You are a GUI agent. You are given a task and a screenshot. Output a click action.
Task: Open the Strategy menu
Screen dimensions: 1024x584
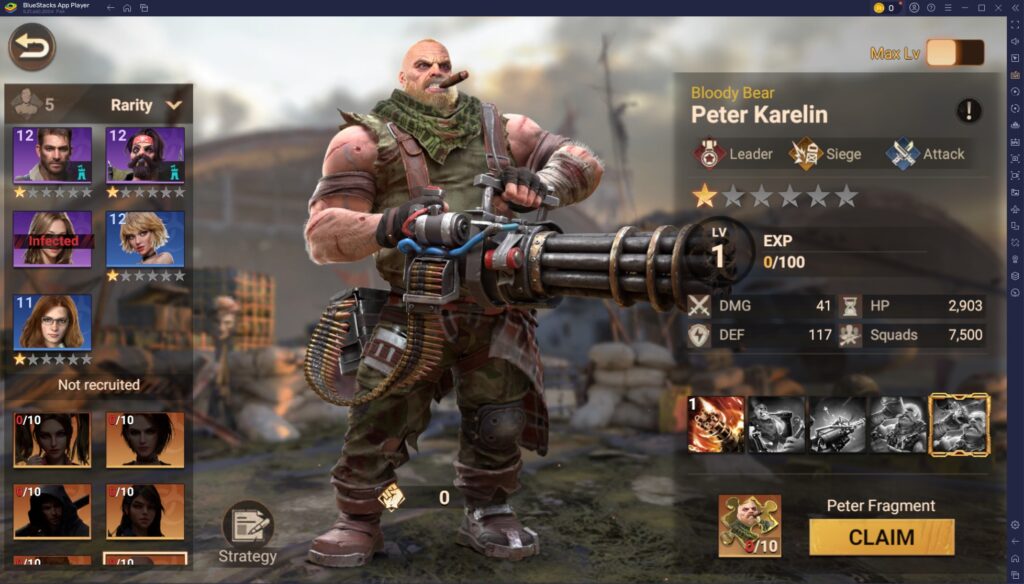(247, 532)
